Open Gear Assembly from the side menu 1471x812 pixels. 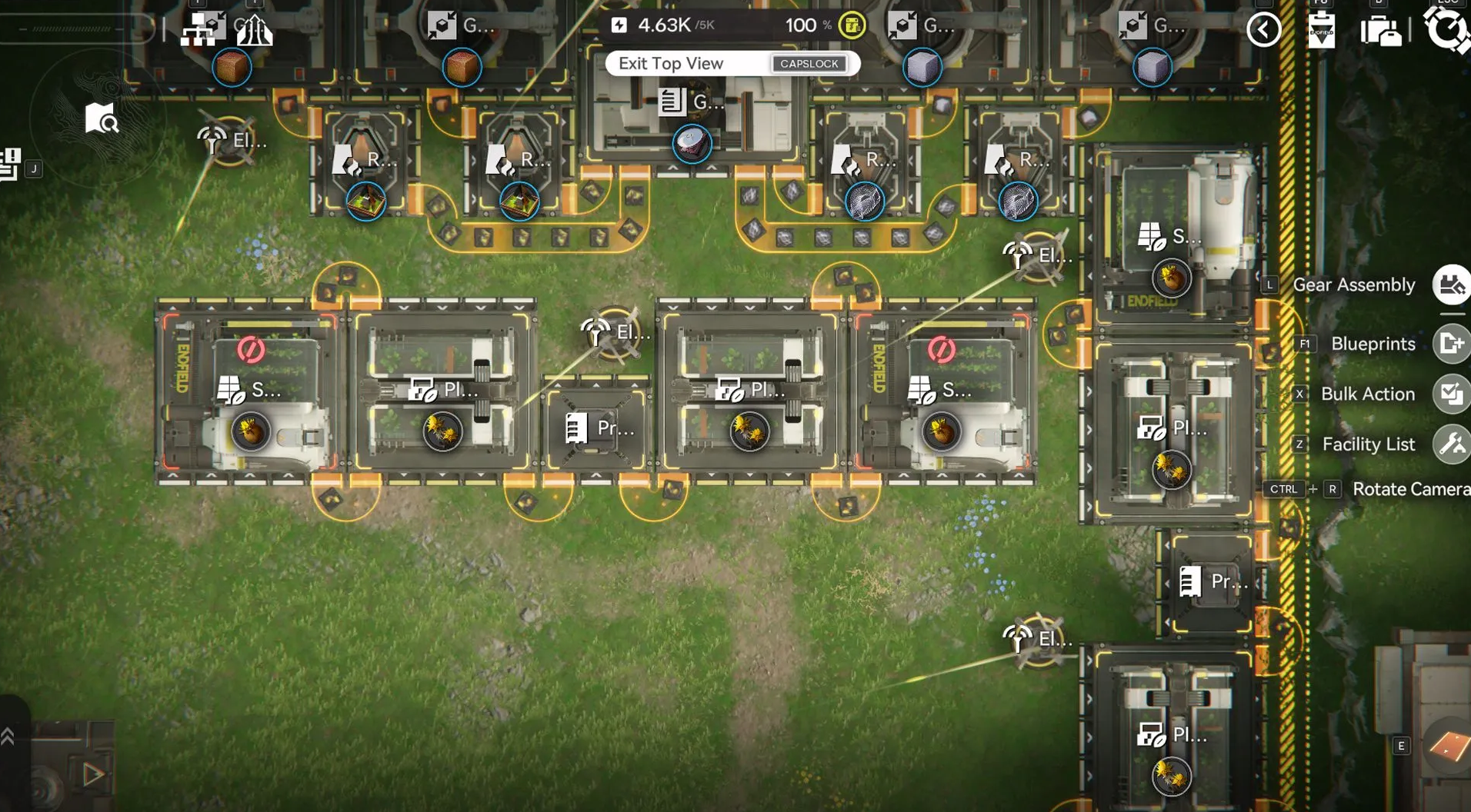(x=1451, y=285)
